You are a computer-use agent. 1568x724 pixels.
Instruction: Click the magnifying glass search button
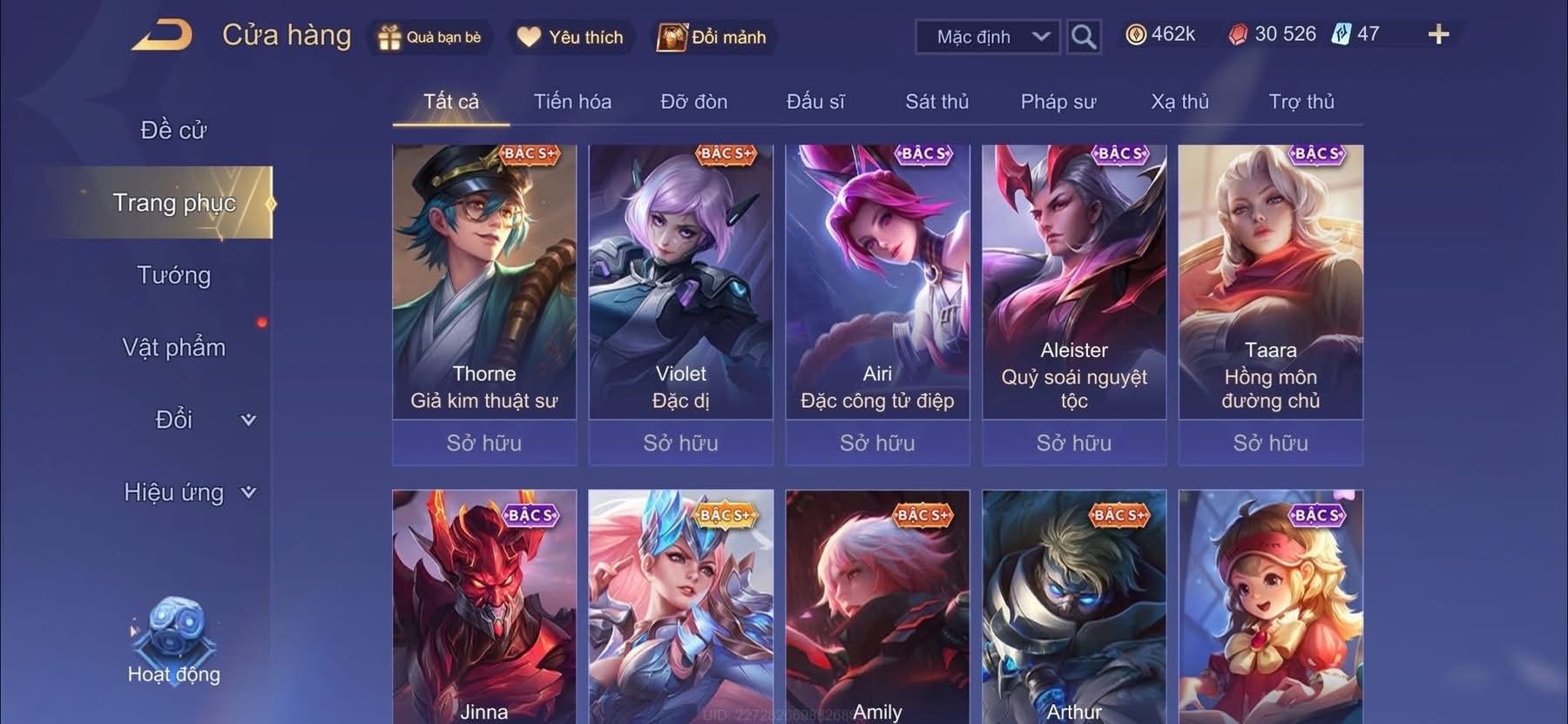(1083, 37)
